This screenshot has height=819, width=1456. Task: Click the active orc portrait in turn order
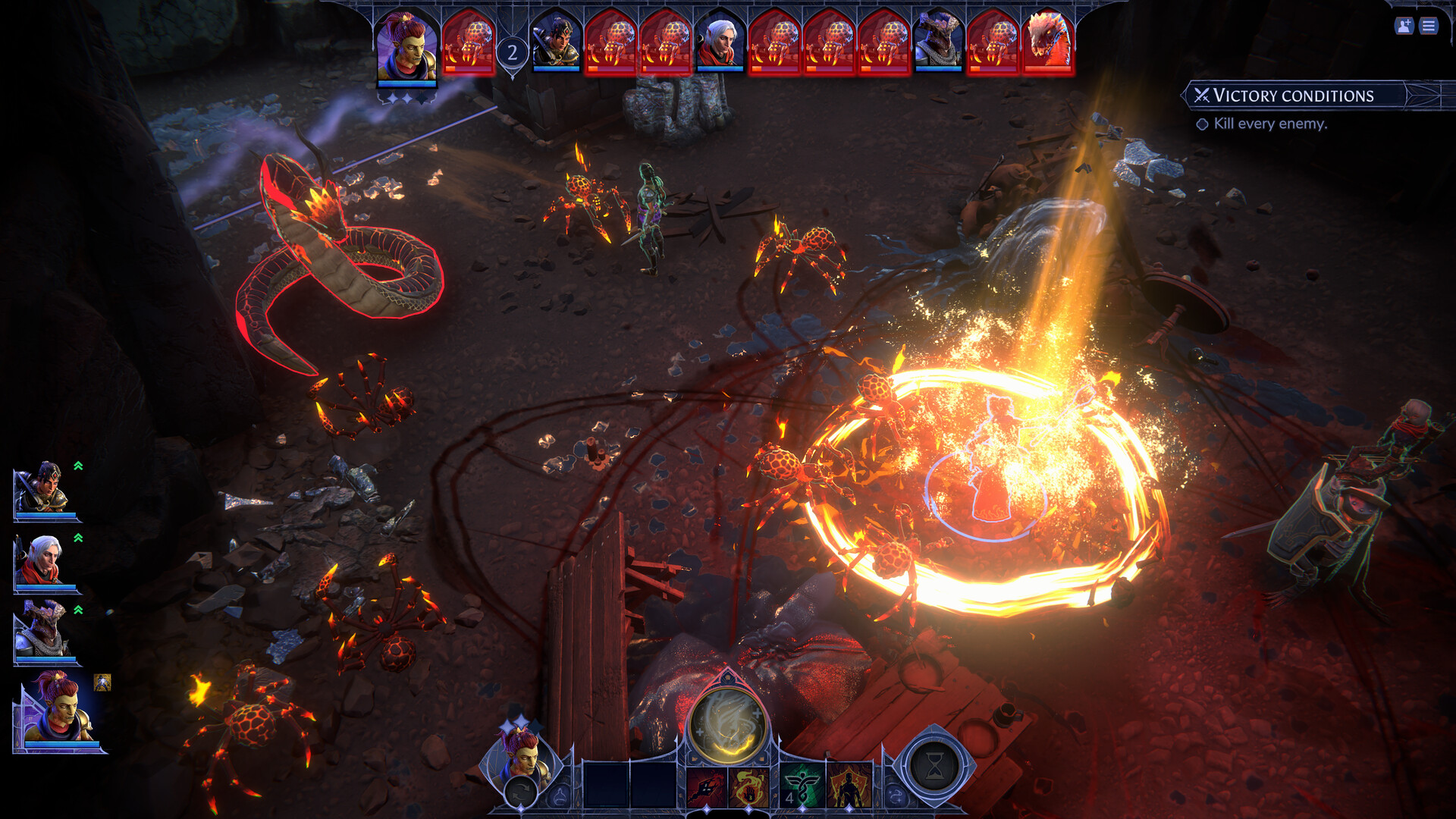coord(407,47)
